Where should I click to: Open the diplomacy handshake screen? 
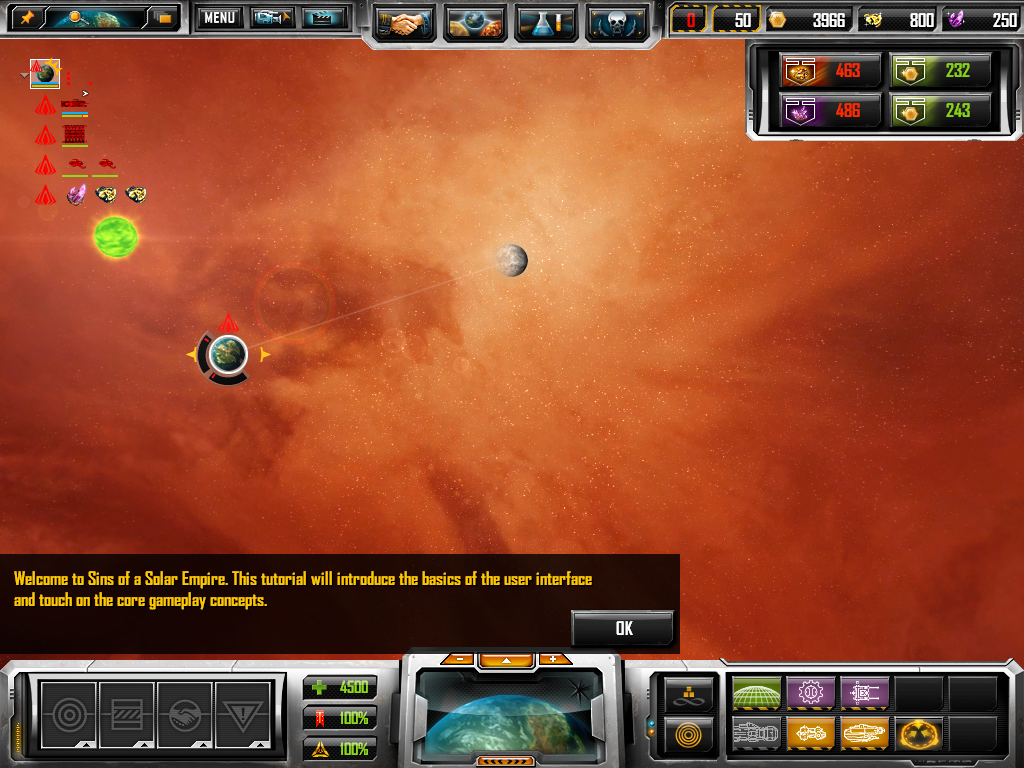click(x=402, y=23)
